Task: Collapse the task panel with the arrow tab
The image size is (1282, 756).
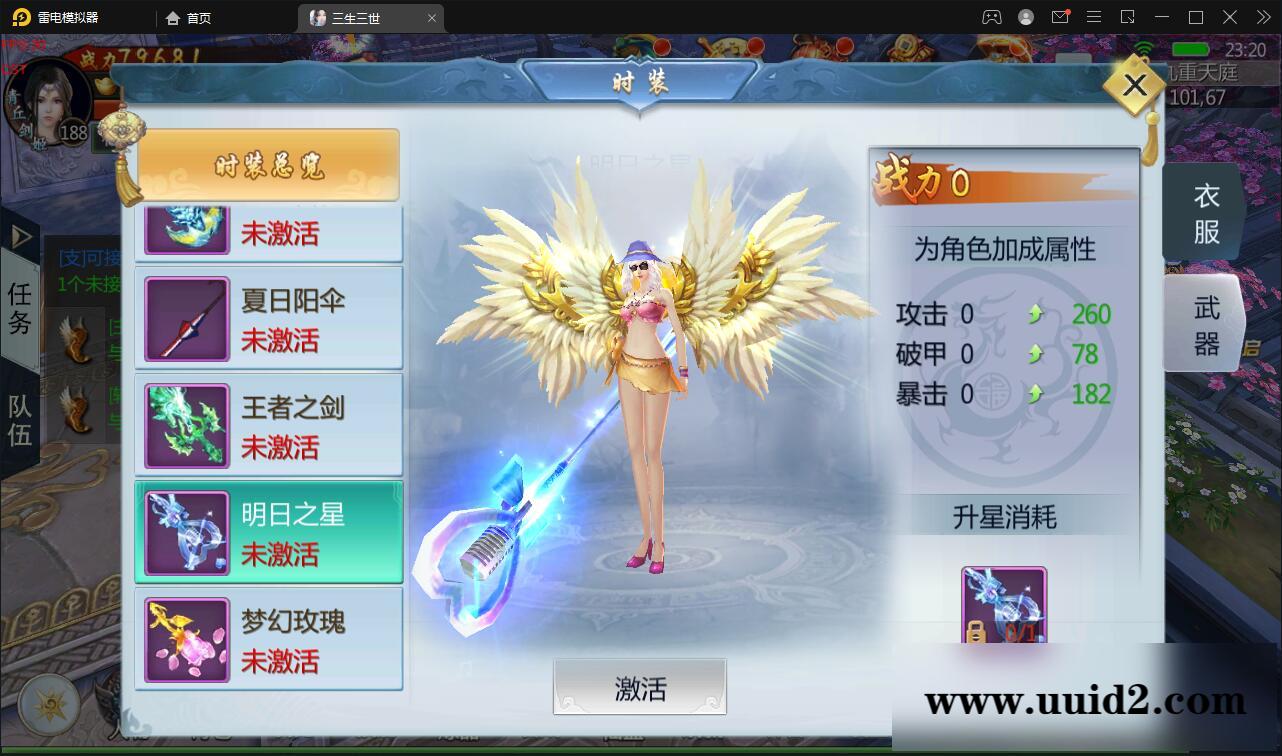Action: coord(19,236)
